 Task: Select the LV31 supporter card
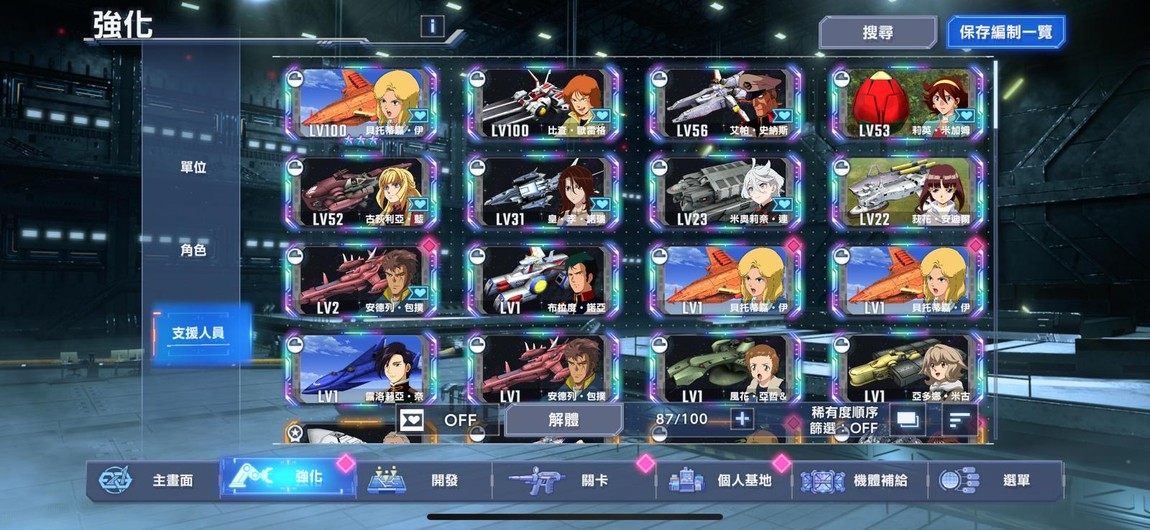pyautogui.click(x=541, y=193)
